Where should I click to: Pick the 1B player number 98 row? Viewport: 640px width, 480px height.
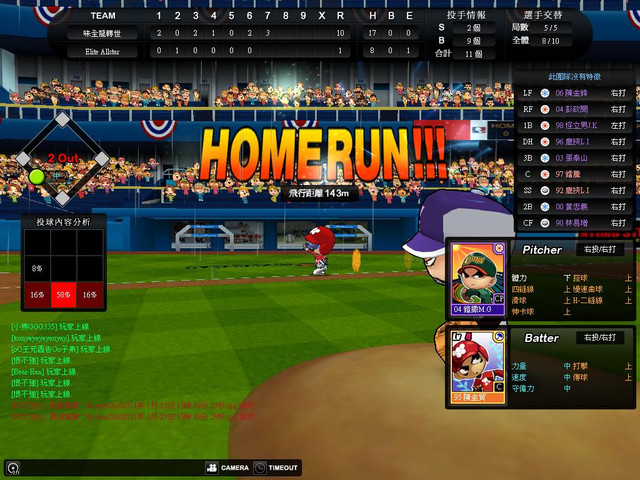(575, 125)
